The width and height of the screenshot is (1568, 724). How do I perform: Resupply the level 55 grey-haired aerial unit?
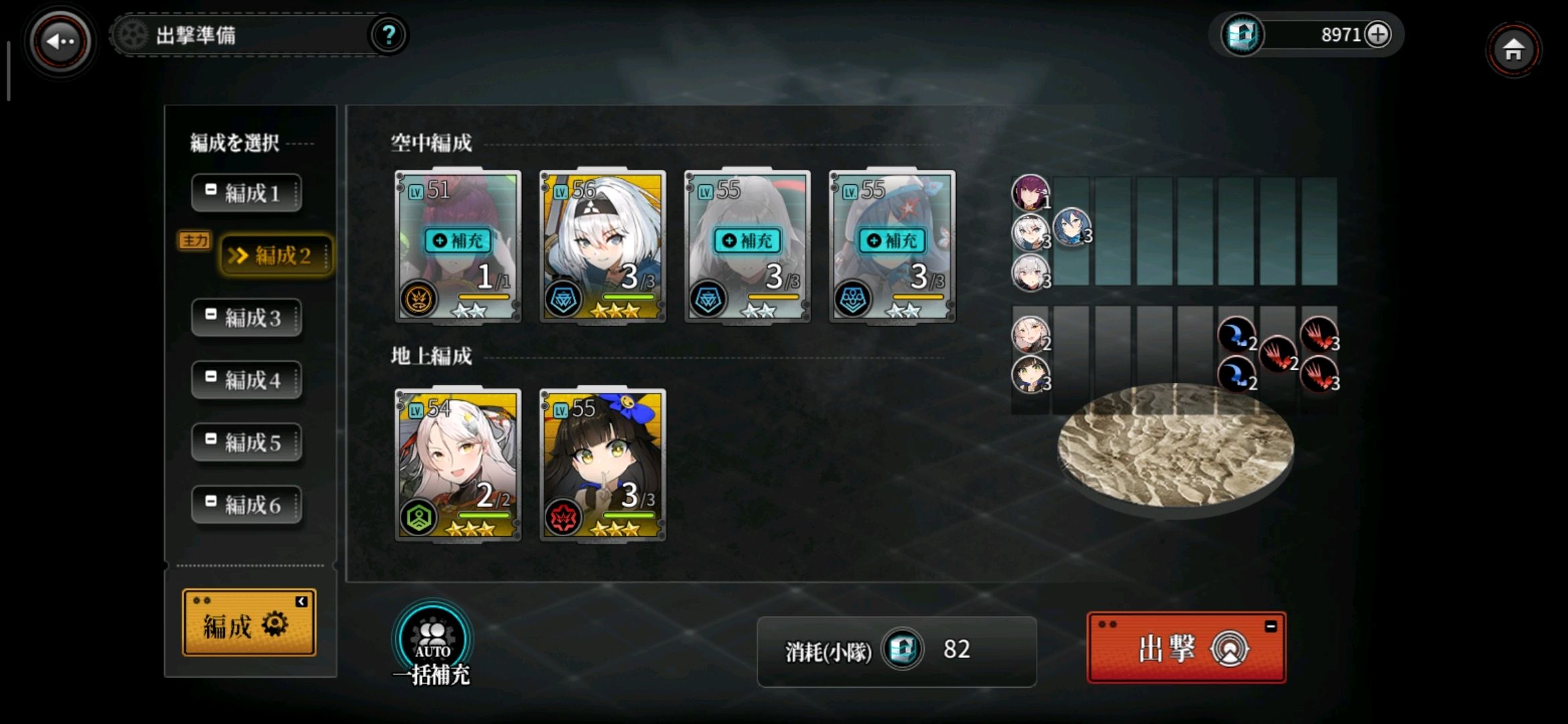click(x=748, y=241)
